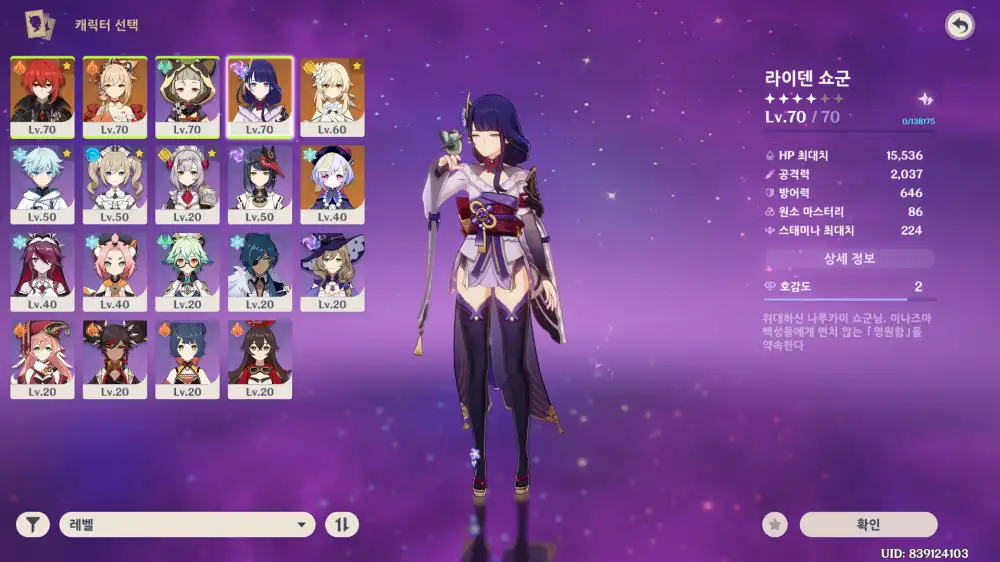
Task: Open the character filter funnel
Action: [33, 525]
